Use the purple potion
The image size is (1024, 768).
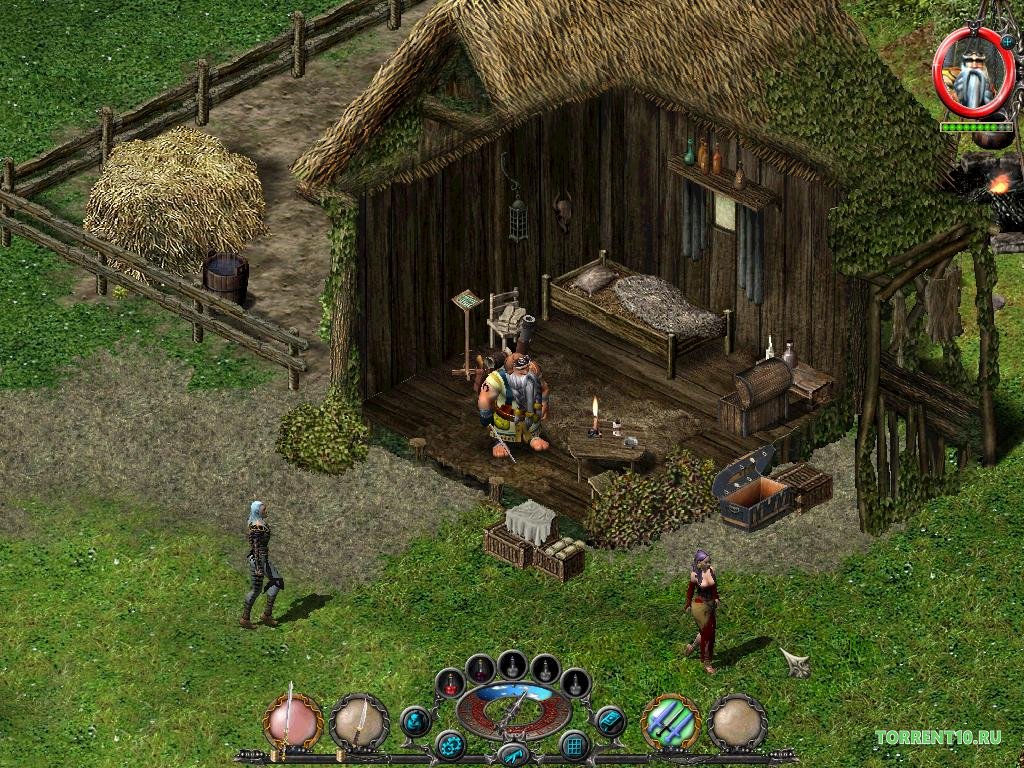(481, 668)
